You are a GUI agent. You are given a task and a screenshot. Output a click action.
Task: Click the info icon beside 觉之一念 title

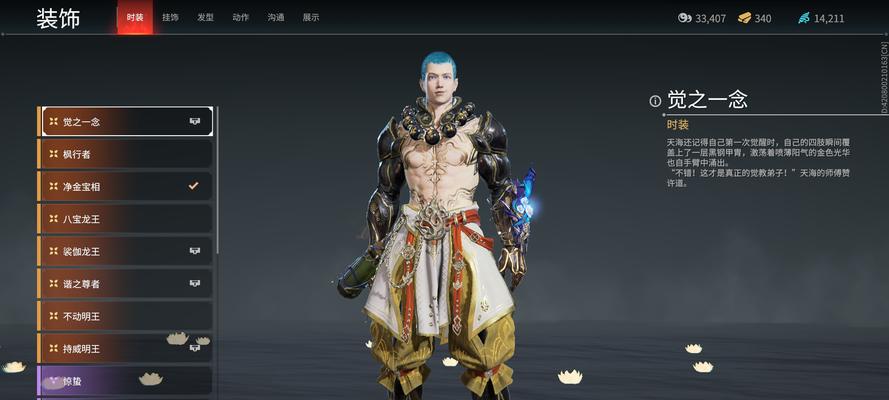655,100
